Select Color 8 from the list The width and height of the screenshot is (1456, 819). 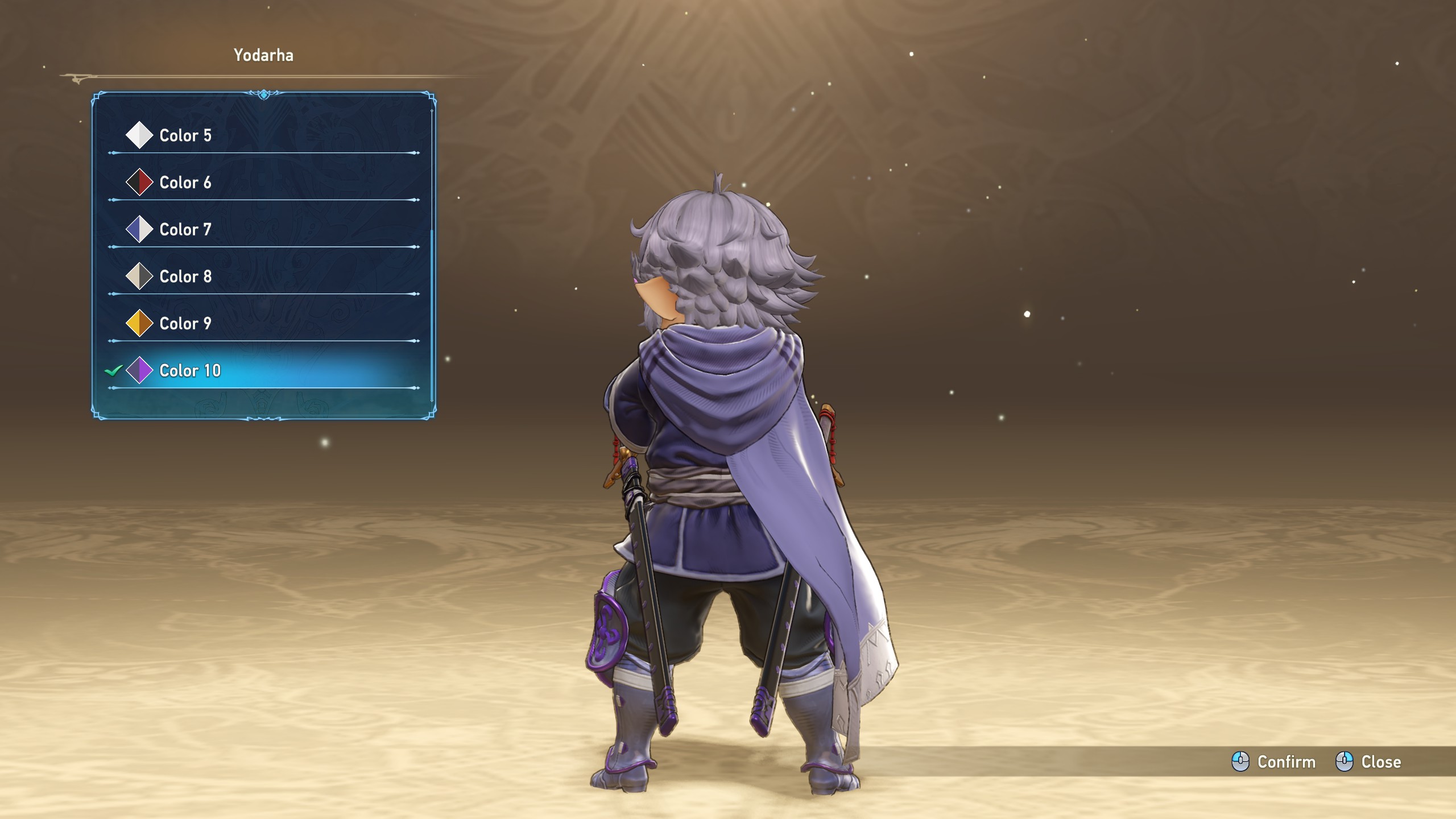coord(185,277)
